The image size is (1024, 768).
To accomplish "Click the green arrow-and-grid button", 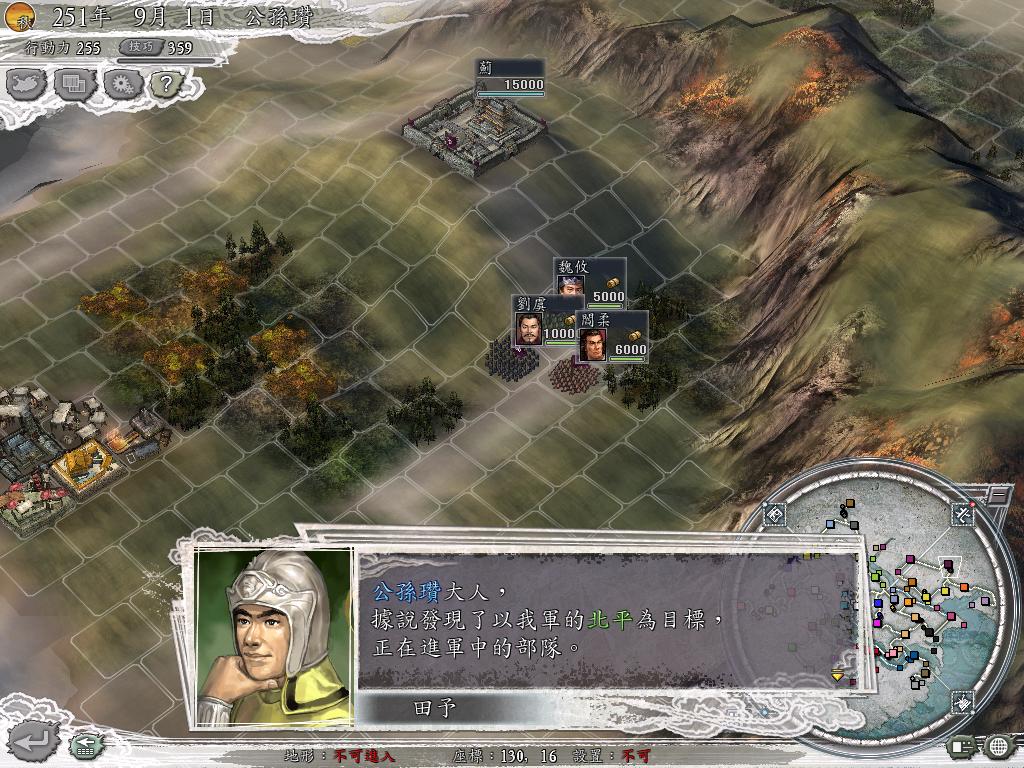I will 83,745.
